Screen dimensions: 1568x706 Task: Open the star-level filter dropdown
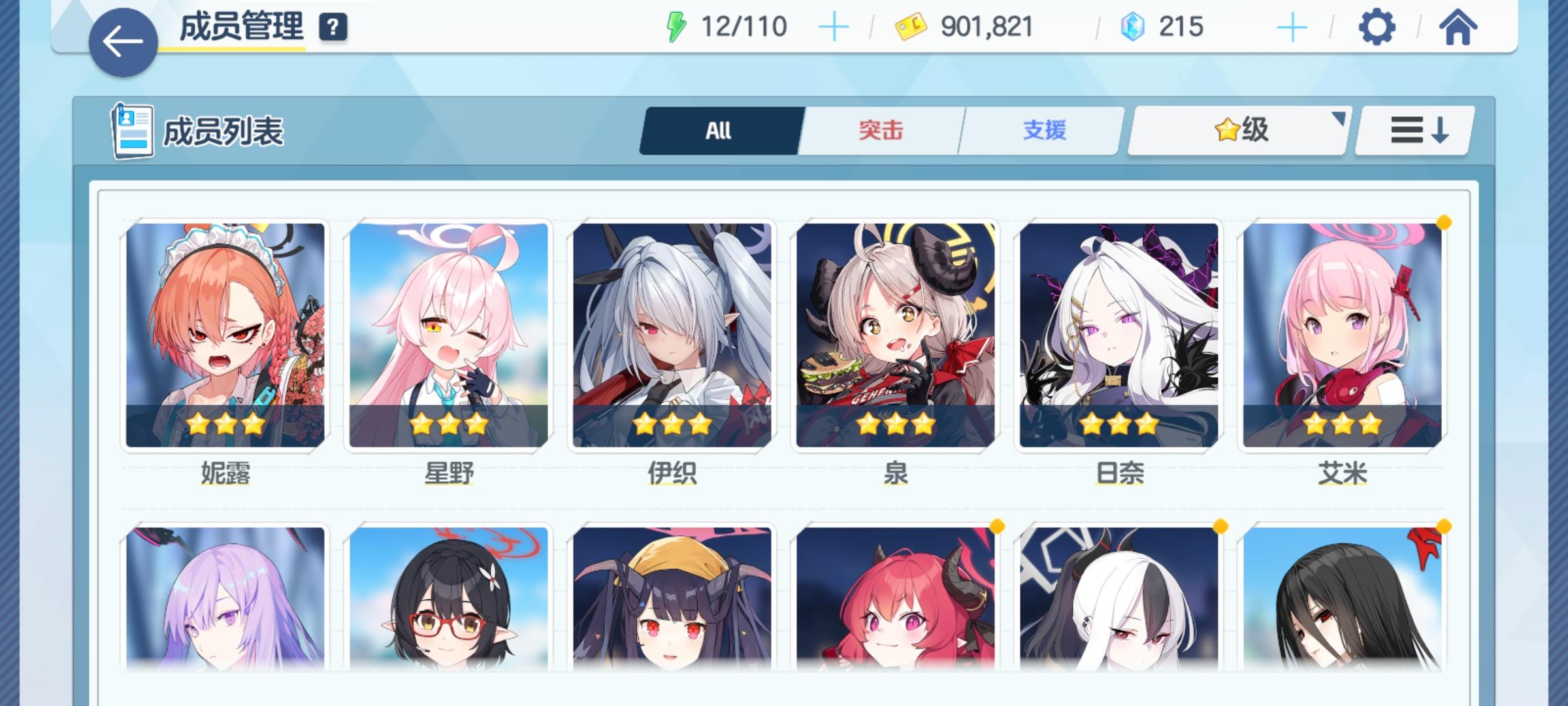(1237, 130)
